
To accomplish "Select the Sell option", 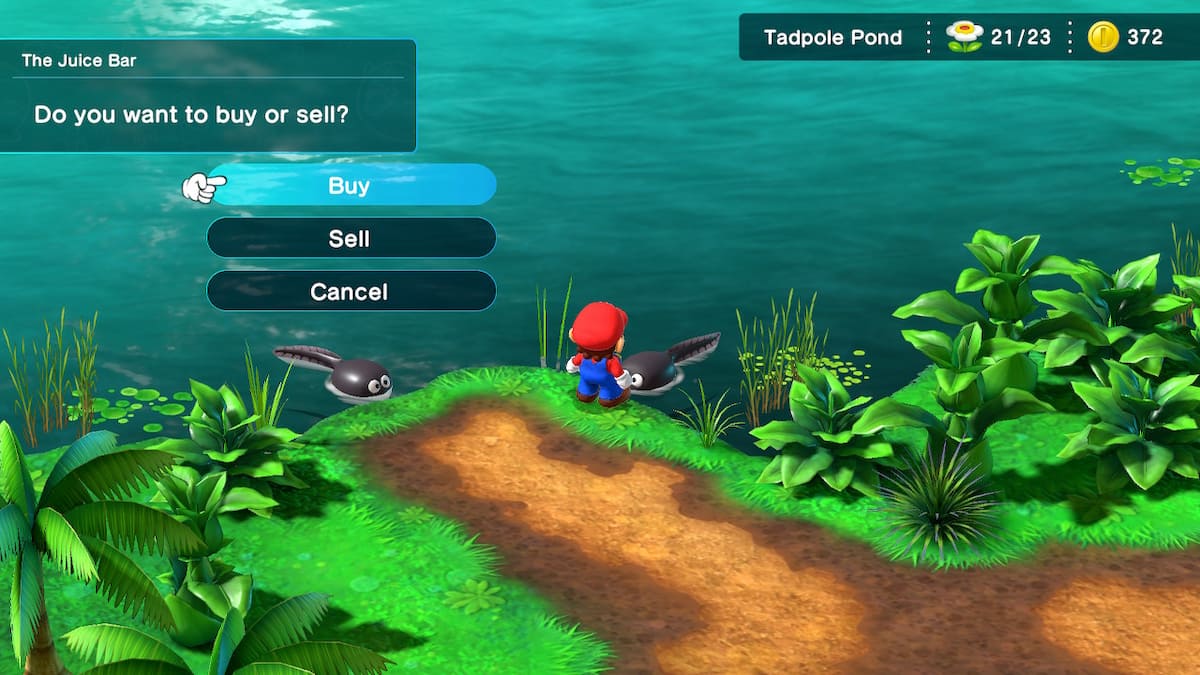I will pyautogui.click(x=350, y=238).
